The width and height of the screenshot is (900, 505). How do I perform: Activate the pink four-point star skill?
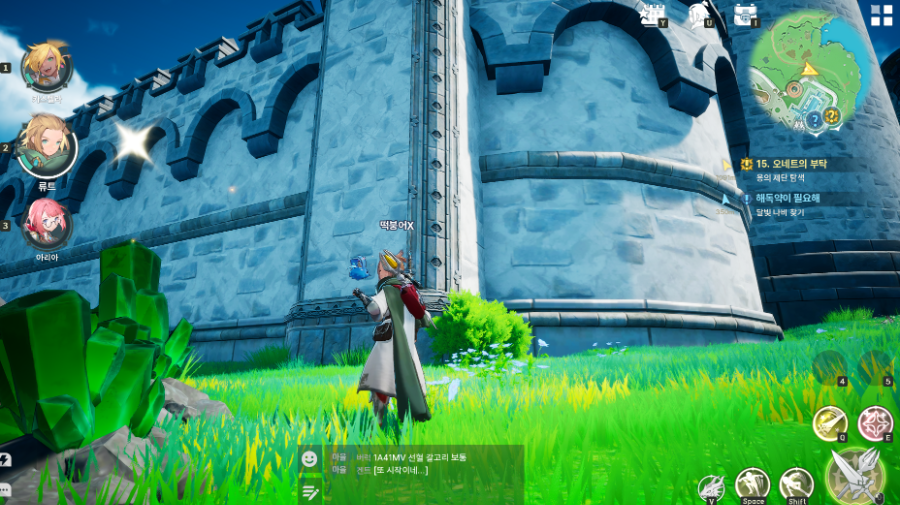pyautogui.click(x=875, y=422)
